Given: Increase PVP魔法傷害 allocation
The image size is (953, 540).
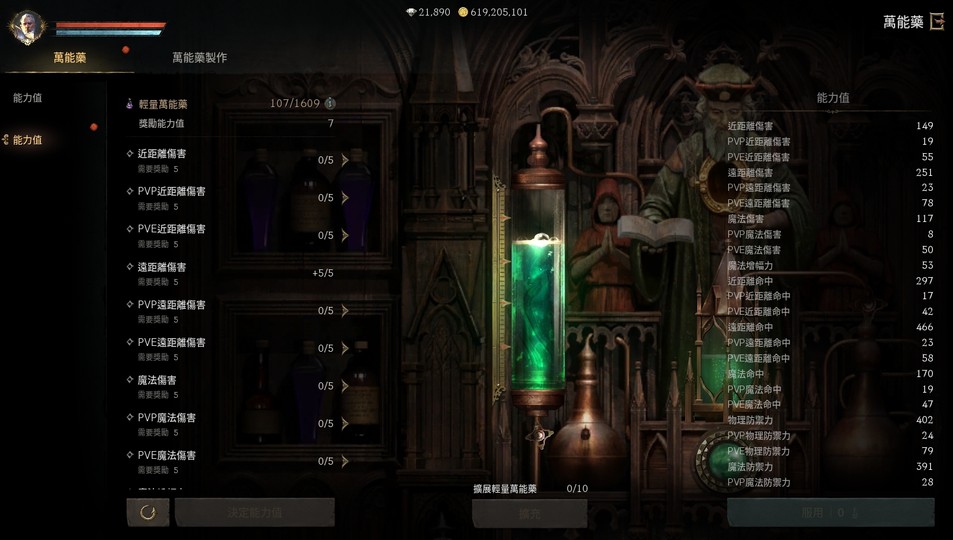Looking at the screenshot, I should (x=345, y=423).
